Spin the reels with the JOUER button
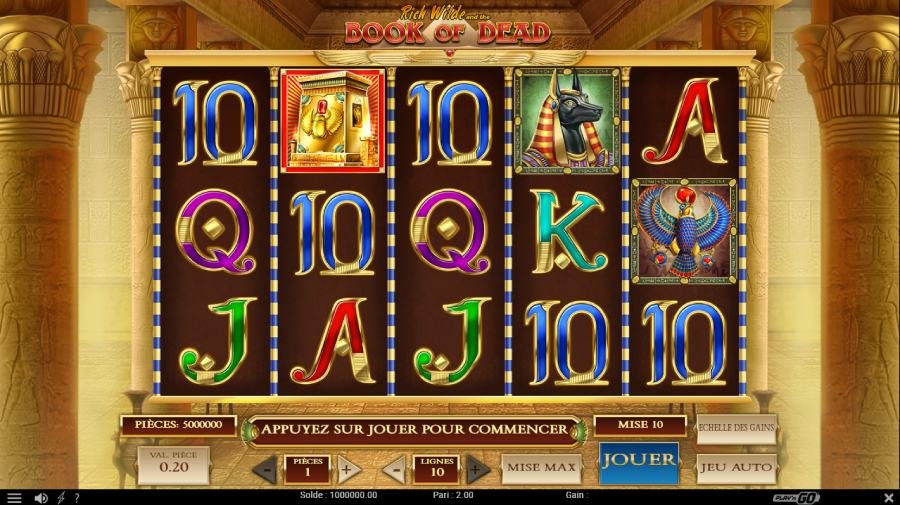Screen dimensions: 900x505 638,462
